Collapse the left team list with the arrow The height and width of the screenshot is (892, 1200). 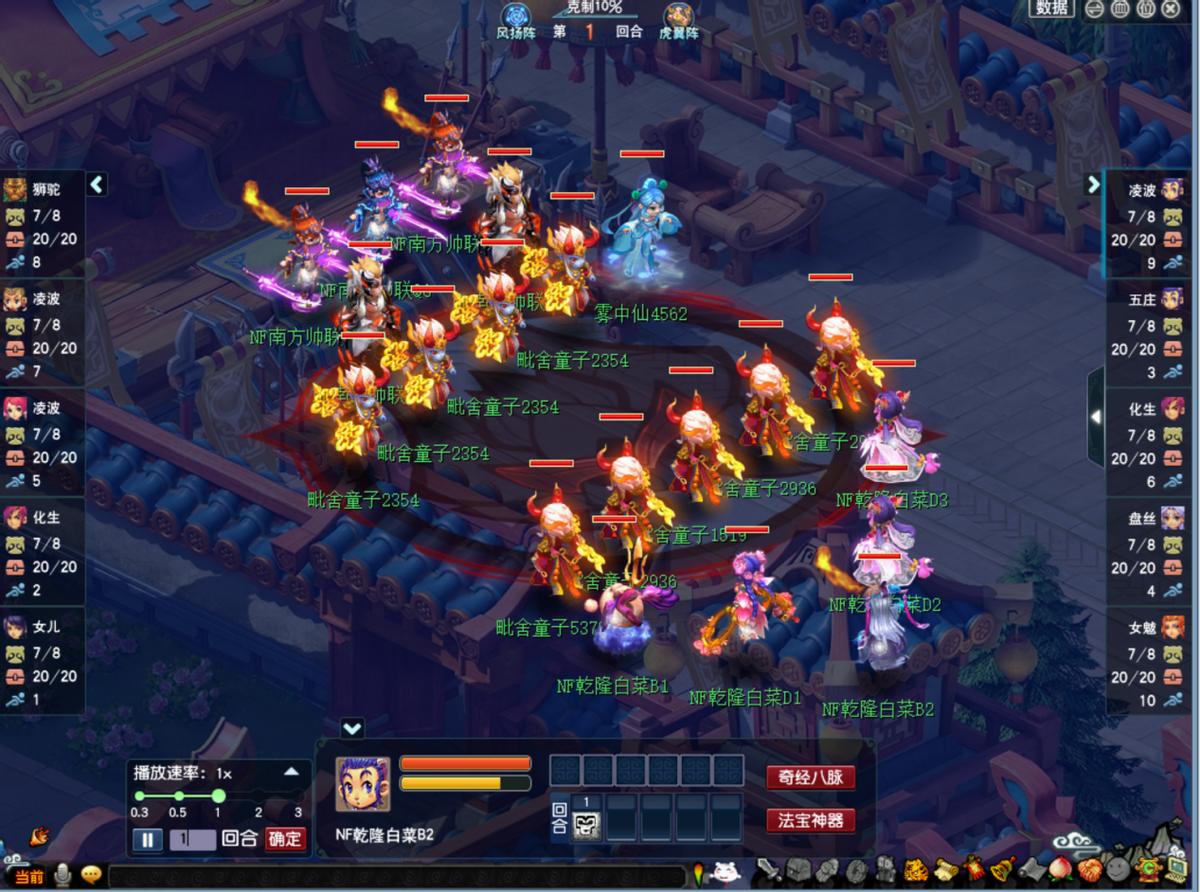click(96, 184)
